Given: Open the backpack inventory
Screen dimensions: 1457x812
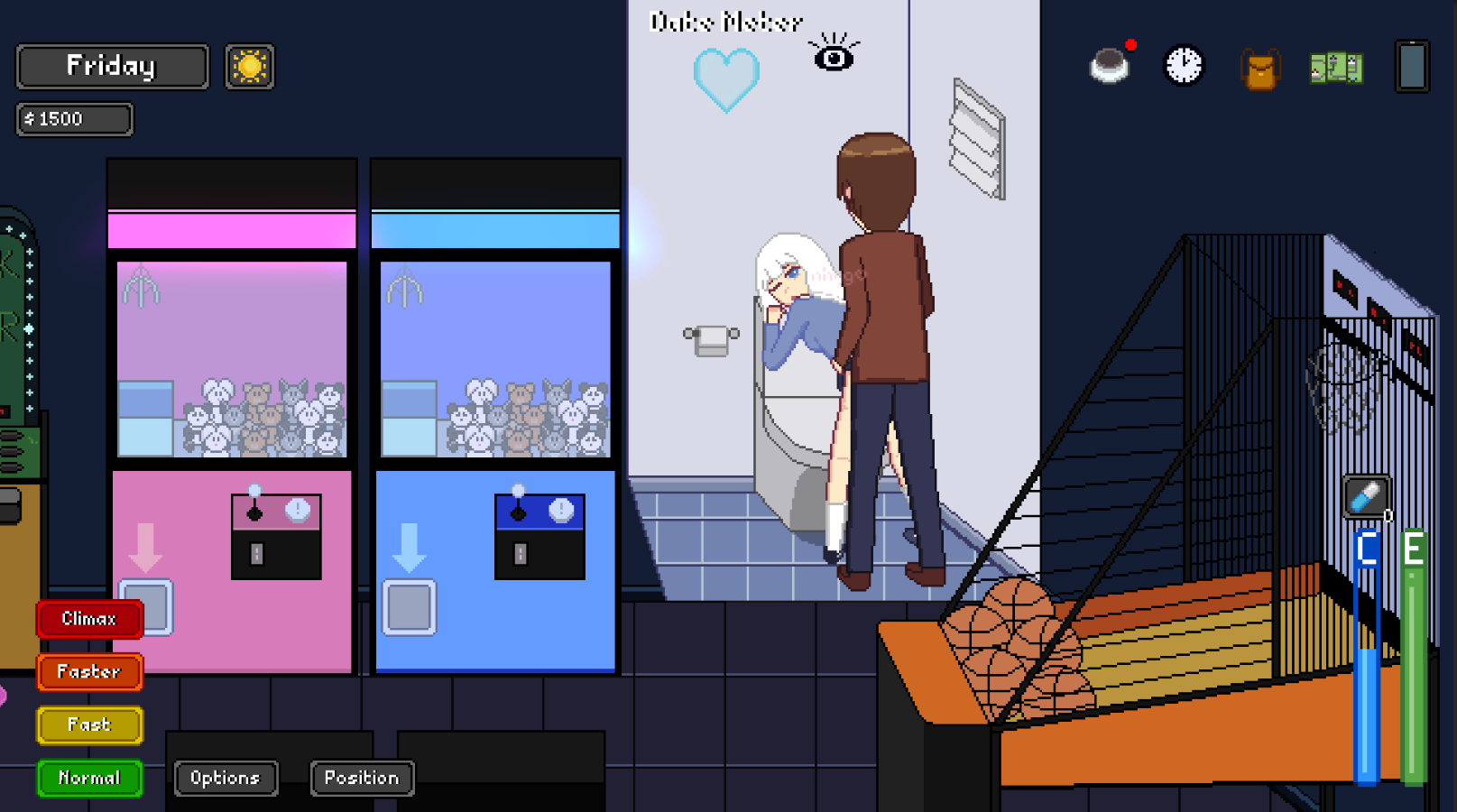Looking at the screenshot, I should coord(1260,68).
